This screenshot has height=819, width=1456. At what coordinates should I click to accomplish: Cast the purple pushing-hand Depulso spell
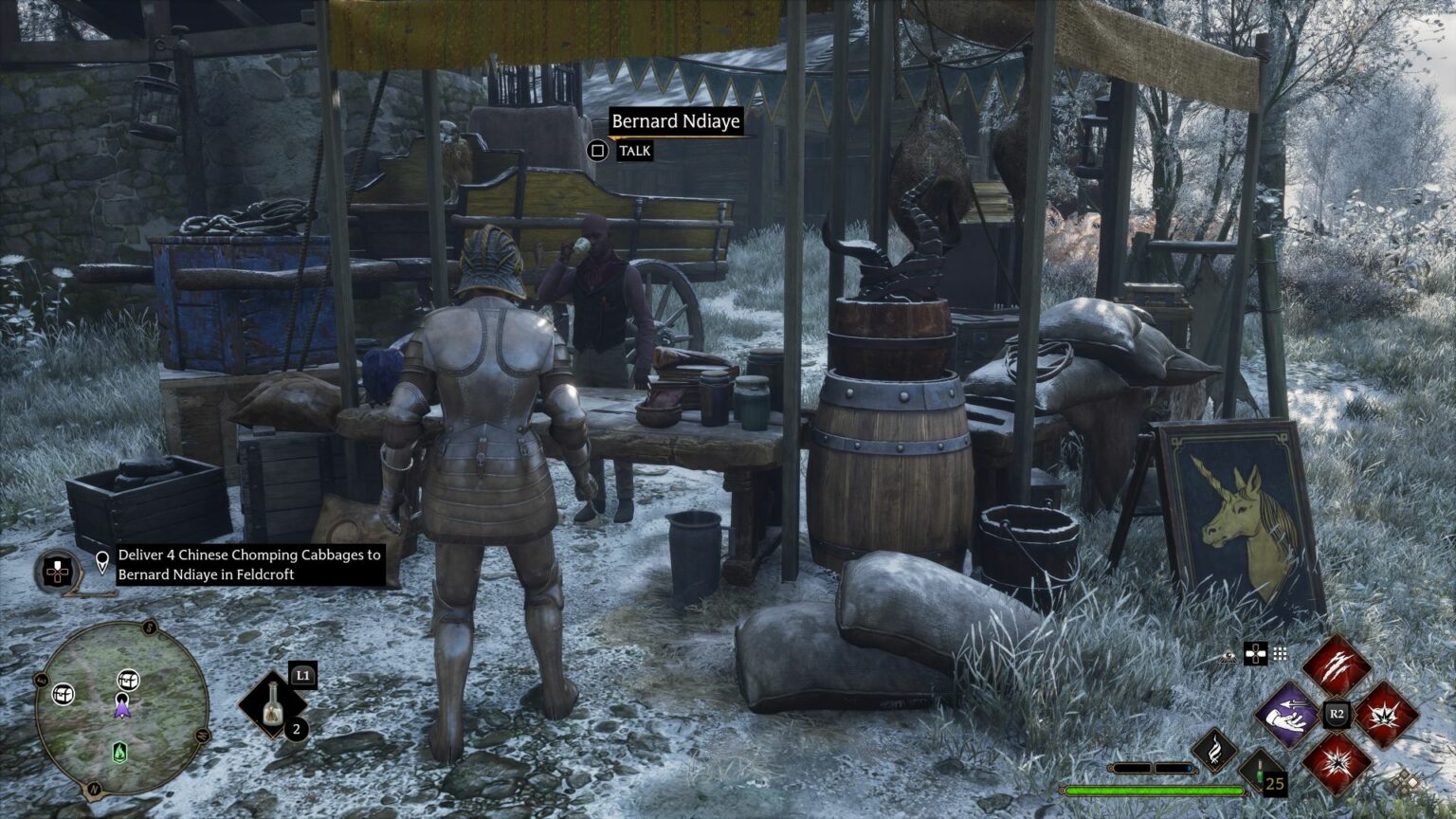(1287, 715)
